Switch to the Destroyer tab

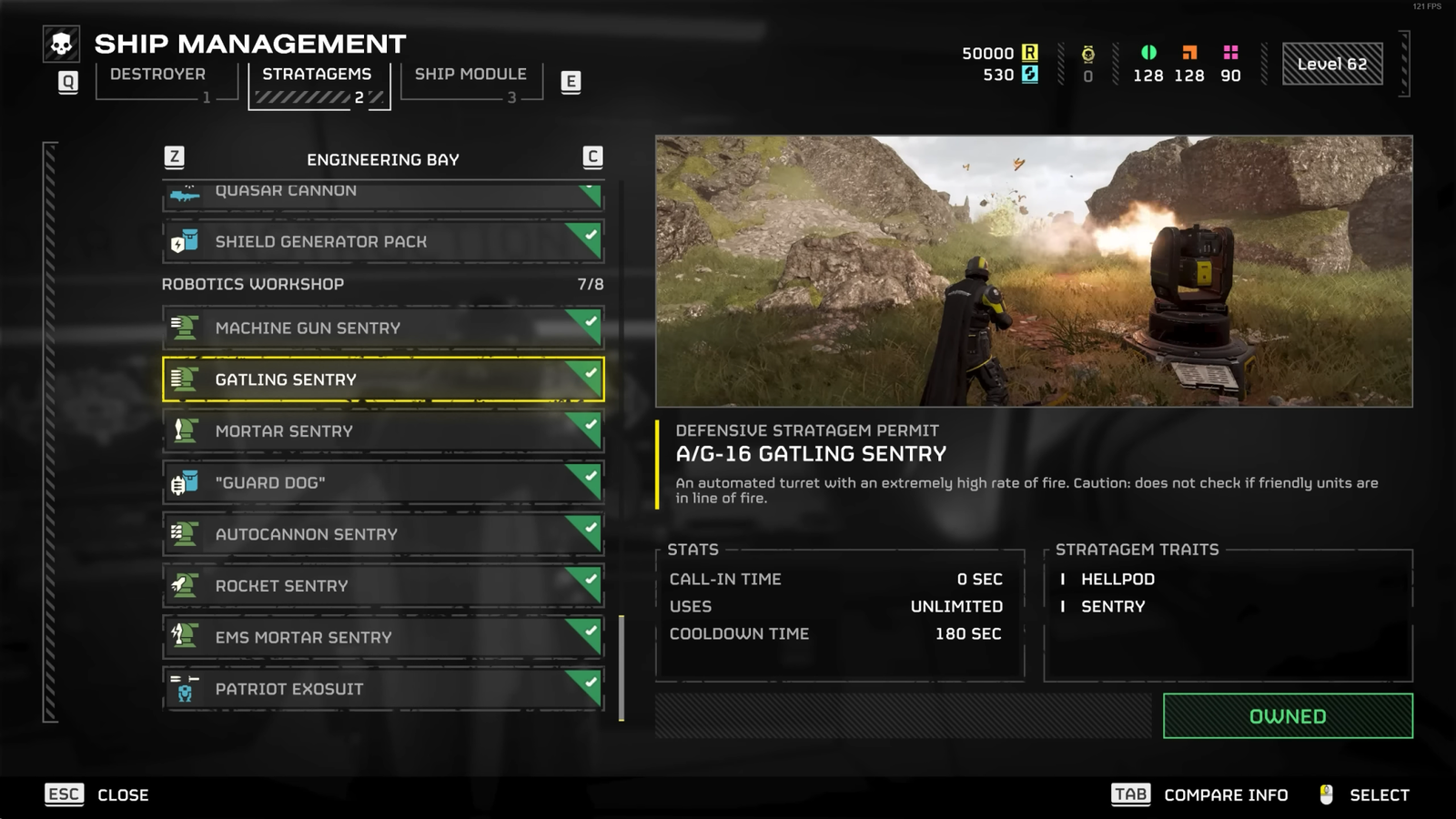point(157,75)
